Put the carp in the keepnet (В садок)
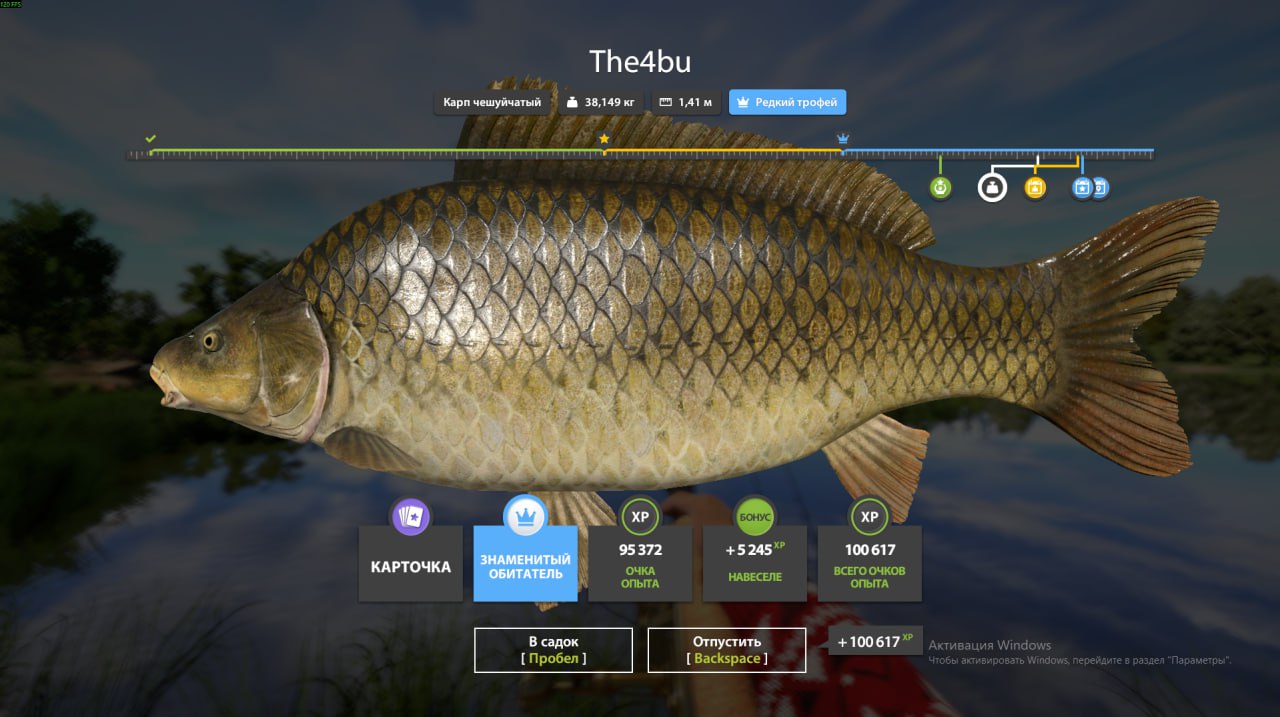The image size is (1280, 717). [x=553, y=650]
